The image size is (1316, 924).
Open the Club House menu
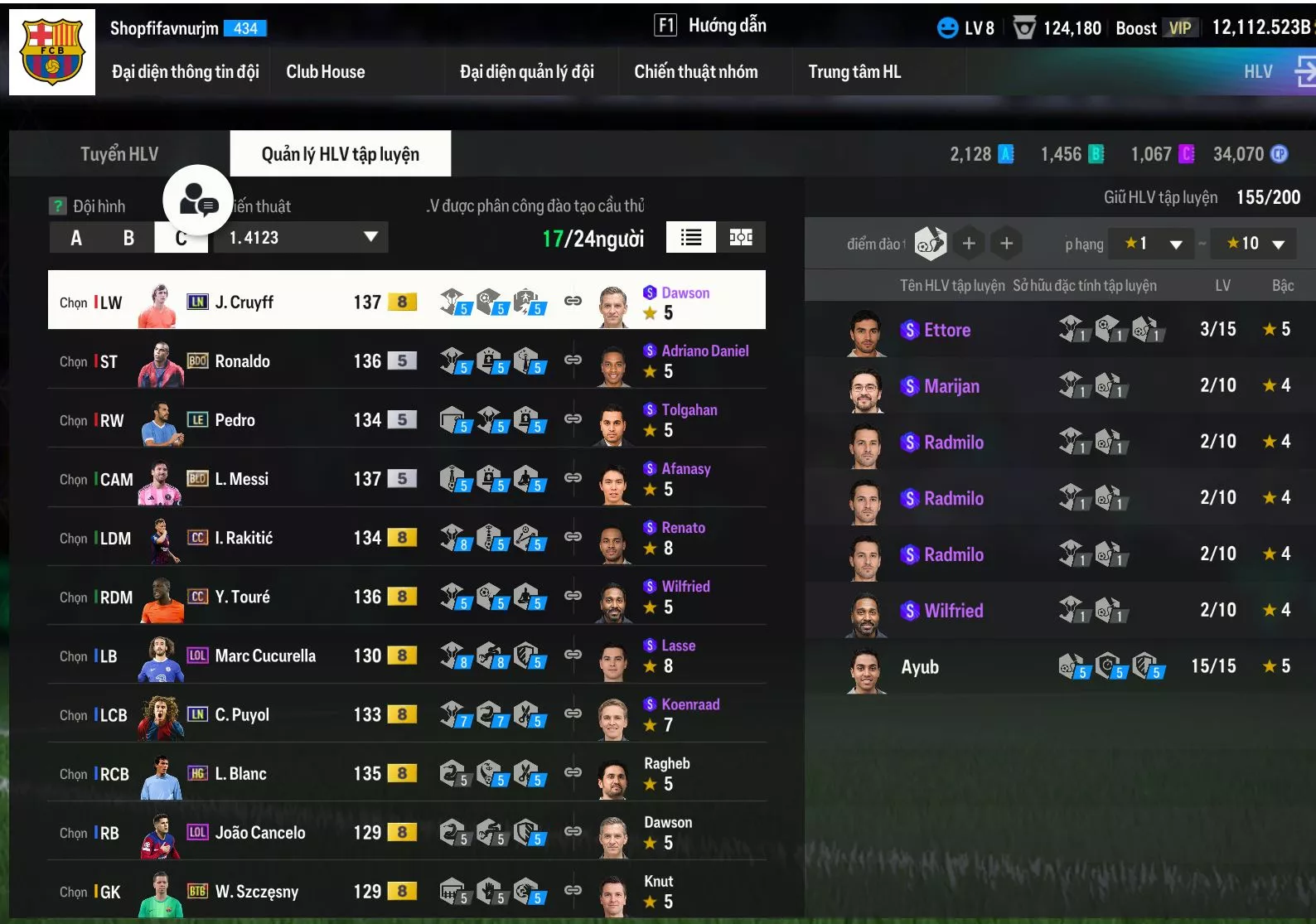pos(326,72)
